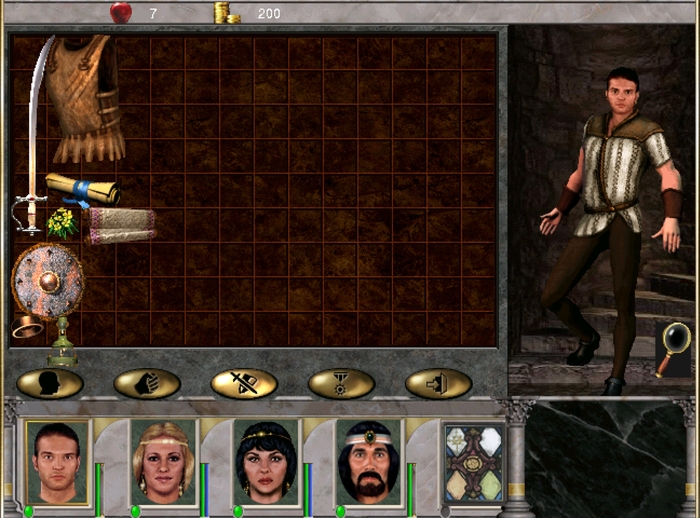Switch to the bearded man party portrait
The width and height of the screenshot is (700, 518).
368,462
